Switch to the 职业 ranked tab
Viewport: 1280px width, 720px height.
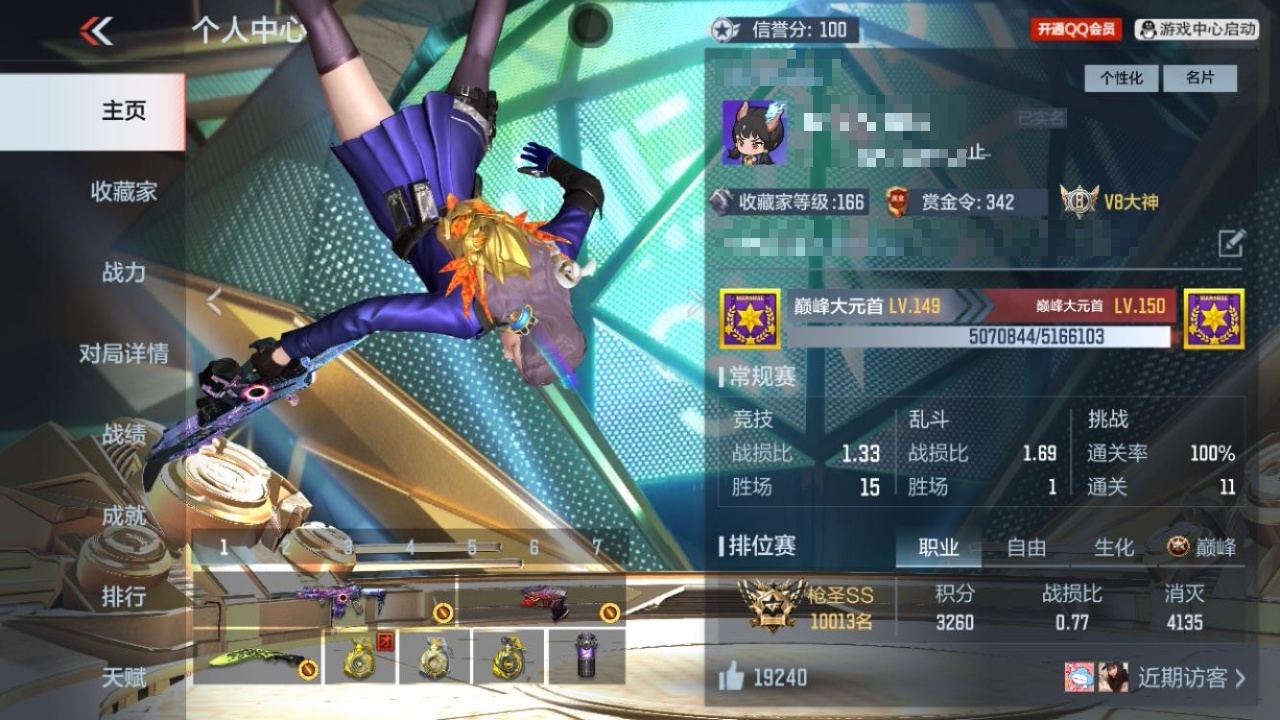pyautogui.click(x=938, y=548)
